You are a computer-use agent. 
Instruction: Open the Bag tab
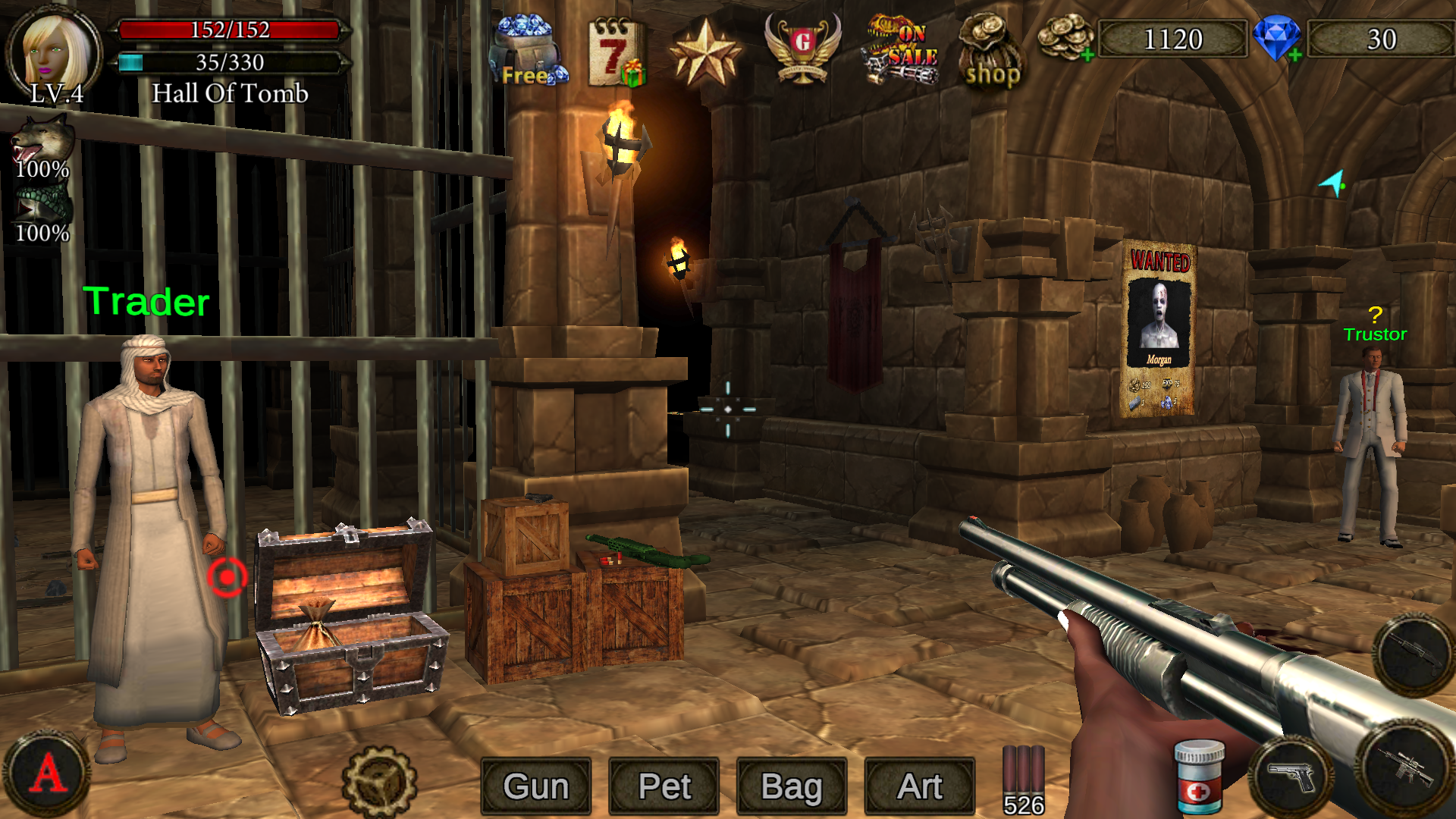pyautogui.click(x=792, y=786)
